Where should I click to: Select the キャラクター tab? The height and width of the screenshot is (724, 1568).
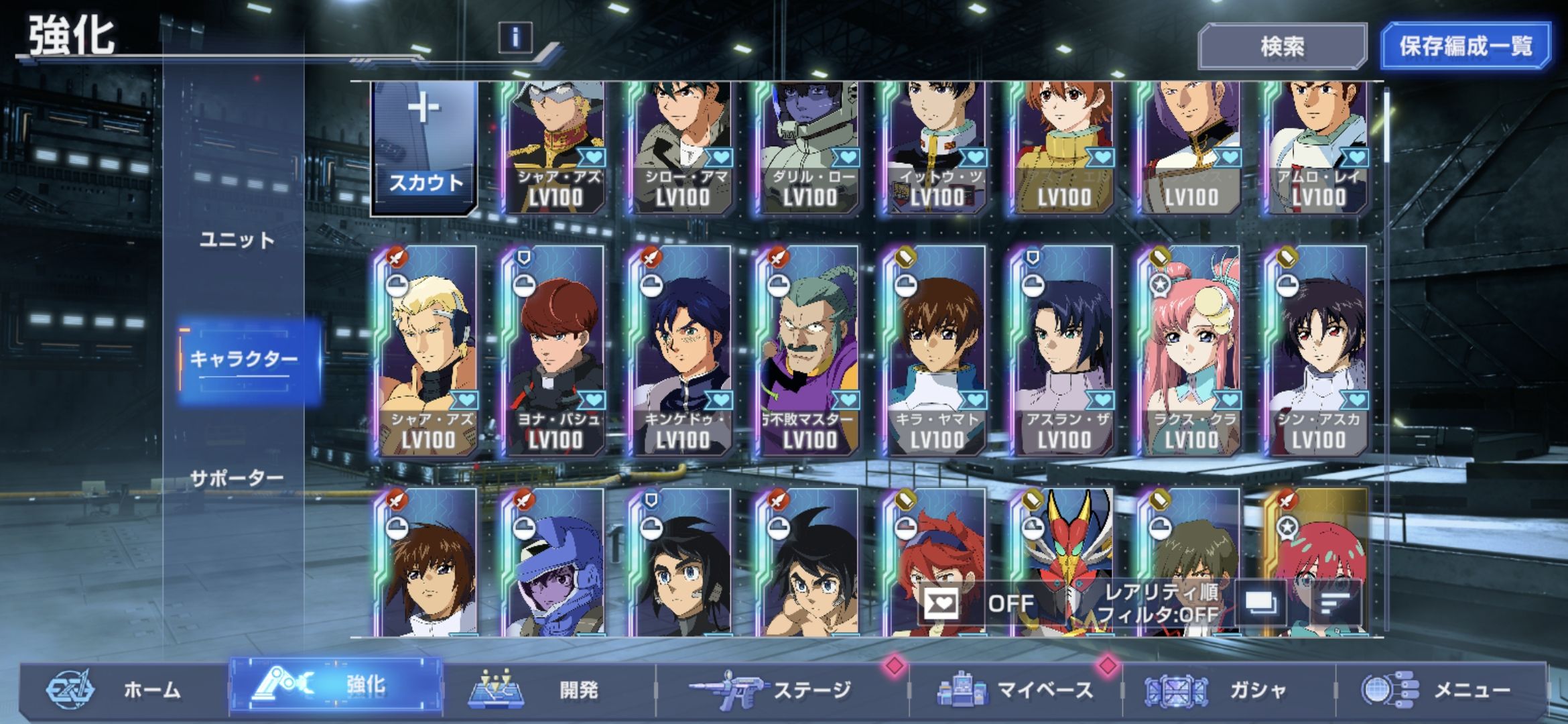click(x=244, y=360)
